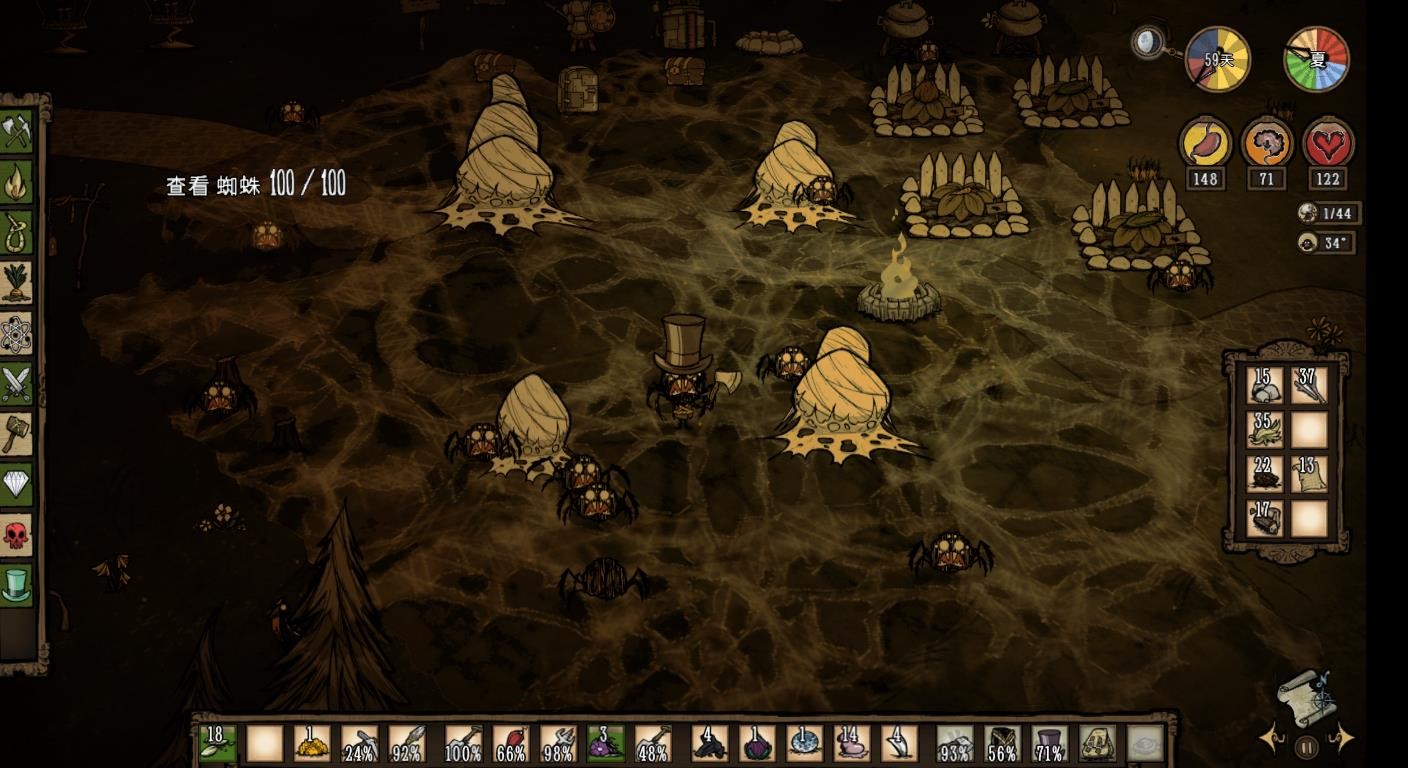1408x768 pixels.
Task: Open the Dress tab with green top hat
Action: coord(17,585)
